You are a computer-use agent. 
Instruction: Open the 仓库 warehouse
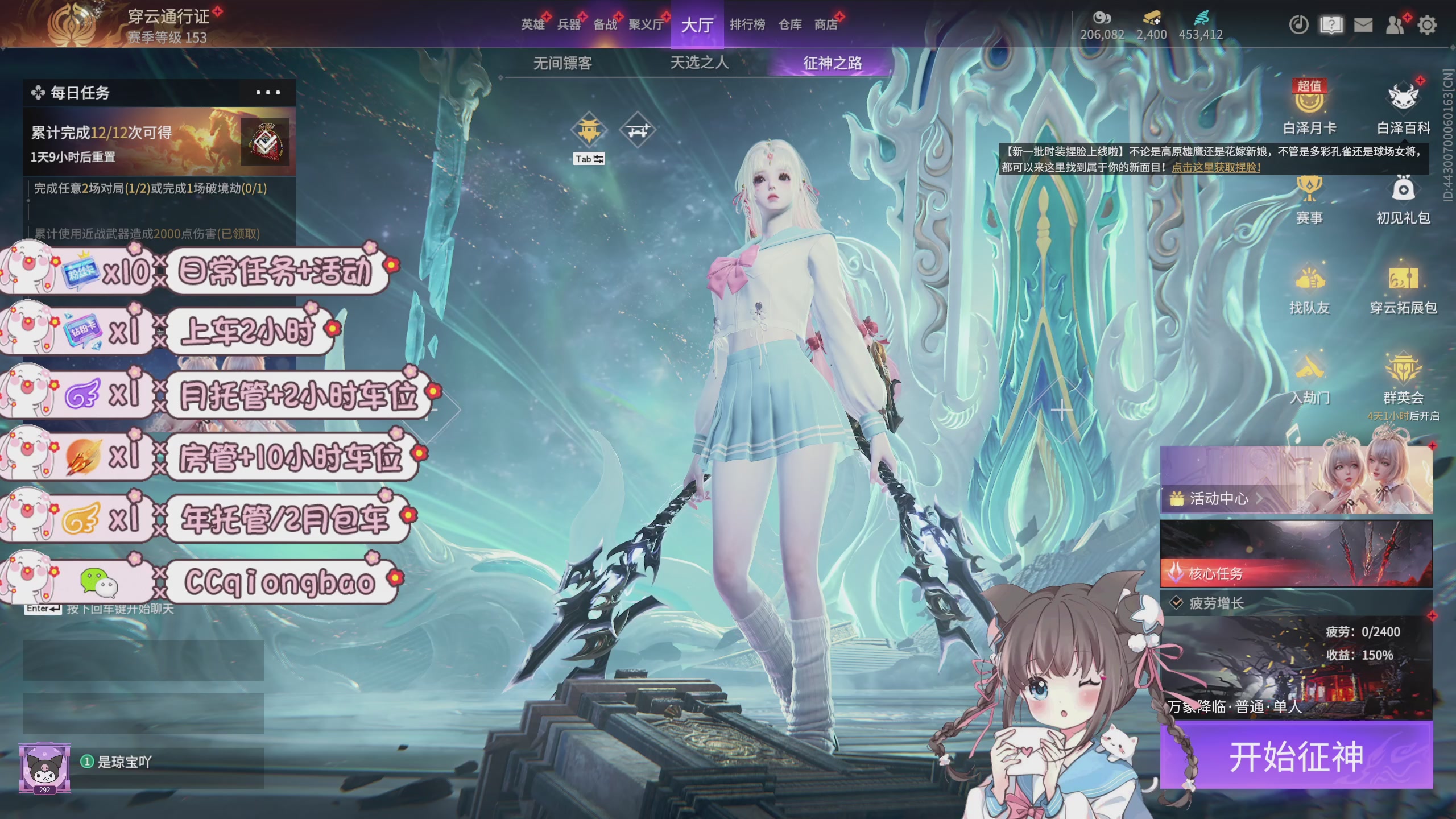790,24
